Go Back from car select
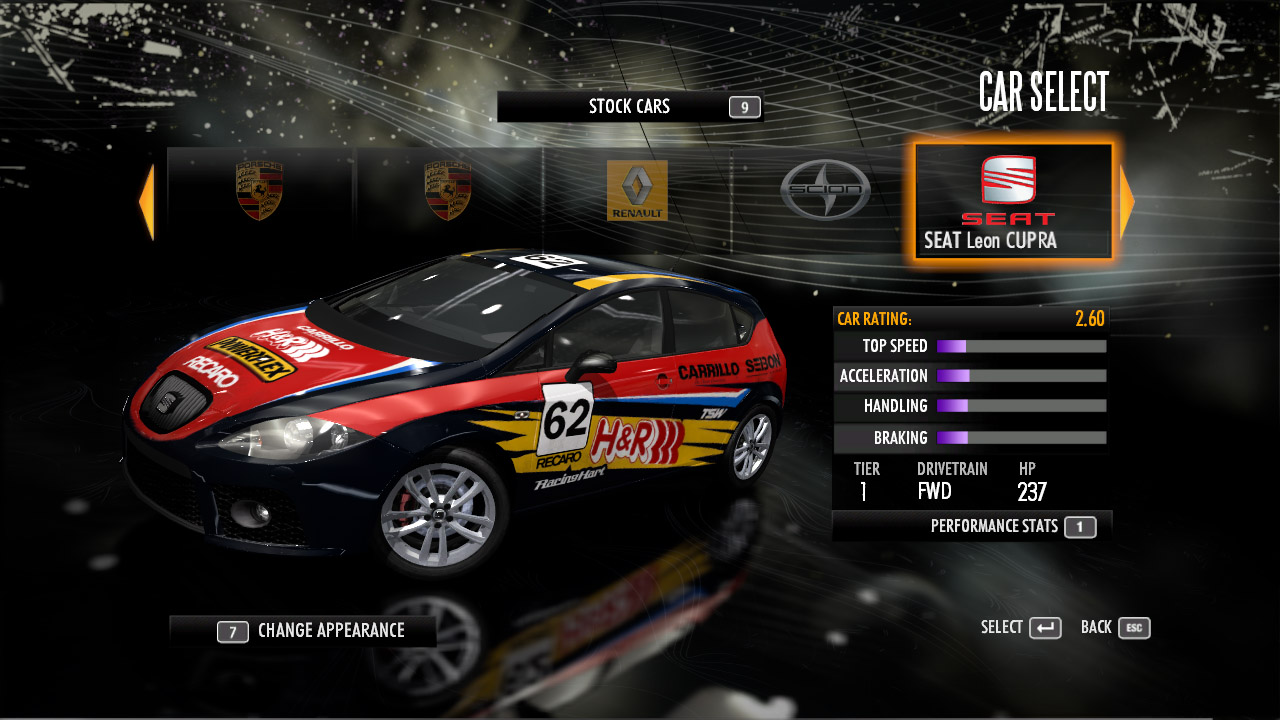Screen dimensions: 1280x720 click(x=1115, y=628)
